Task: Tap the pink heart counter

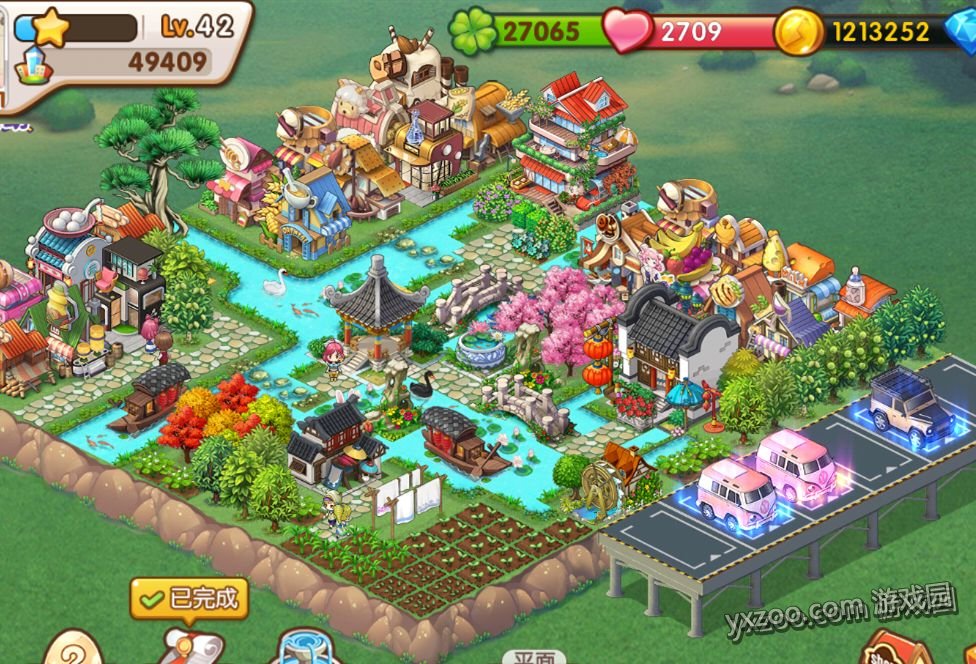Action: point(690,31)
